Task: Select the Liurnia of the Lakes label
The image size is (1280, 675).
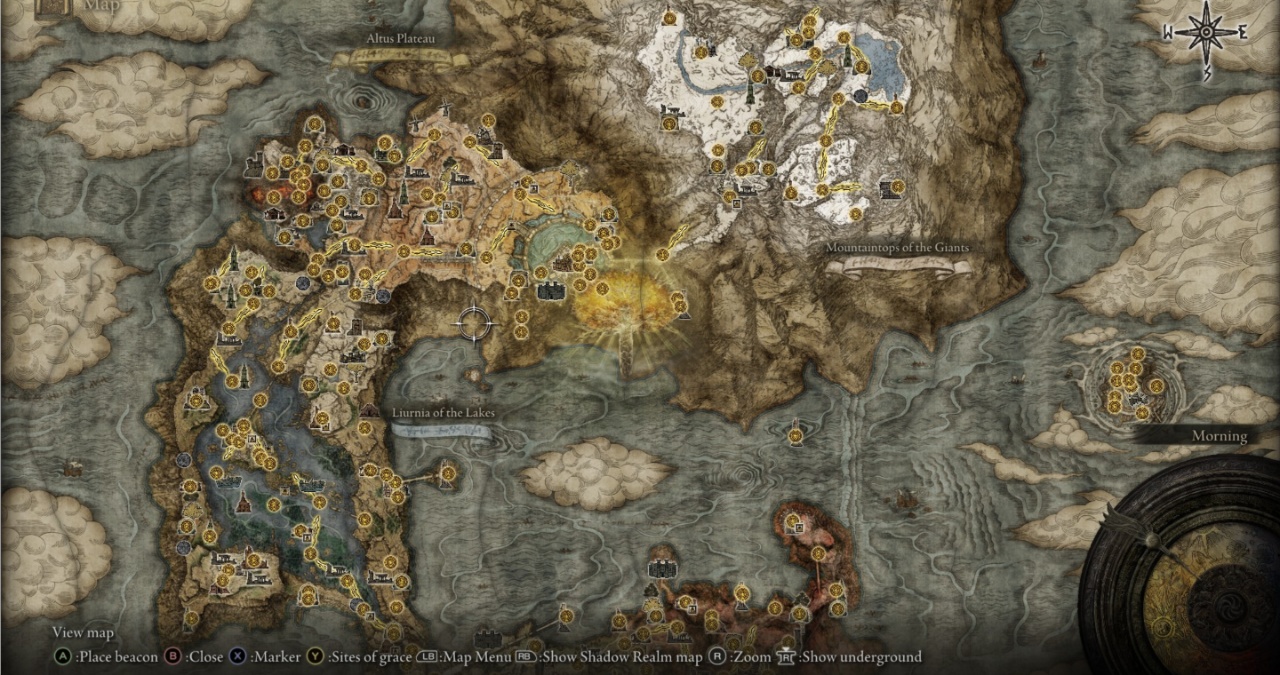Action: tap(443, 413)
